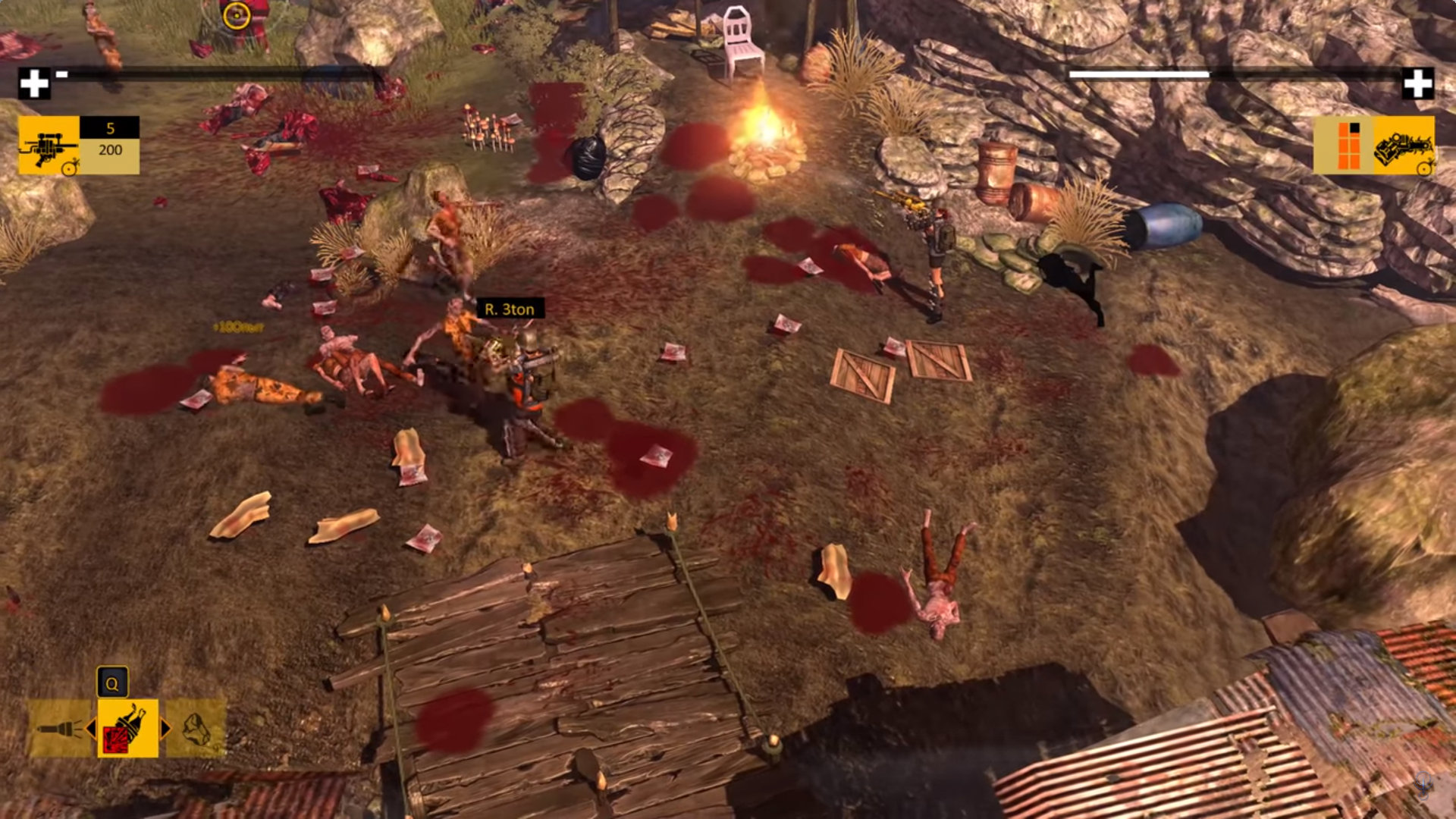Click the left arrow of item selector
Screen dimensions: 1456x819
(91, 729)
